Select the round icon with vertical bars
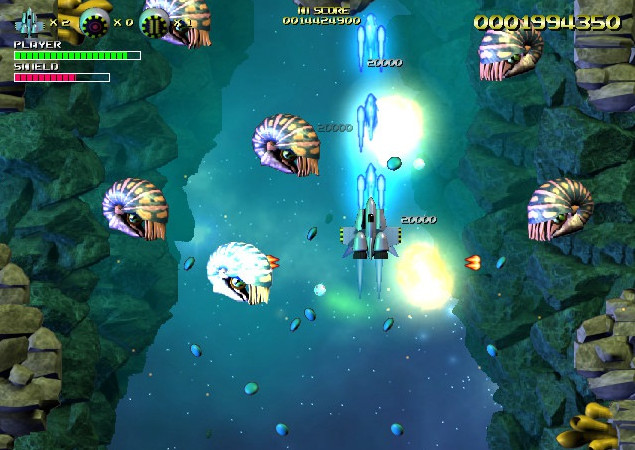Screen dimensions: 635x450 tap(154, 22)
